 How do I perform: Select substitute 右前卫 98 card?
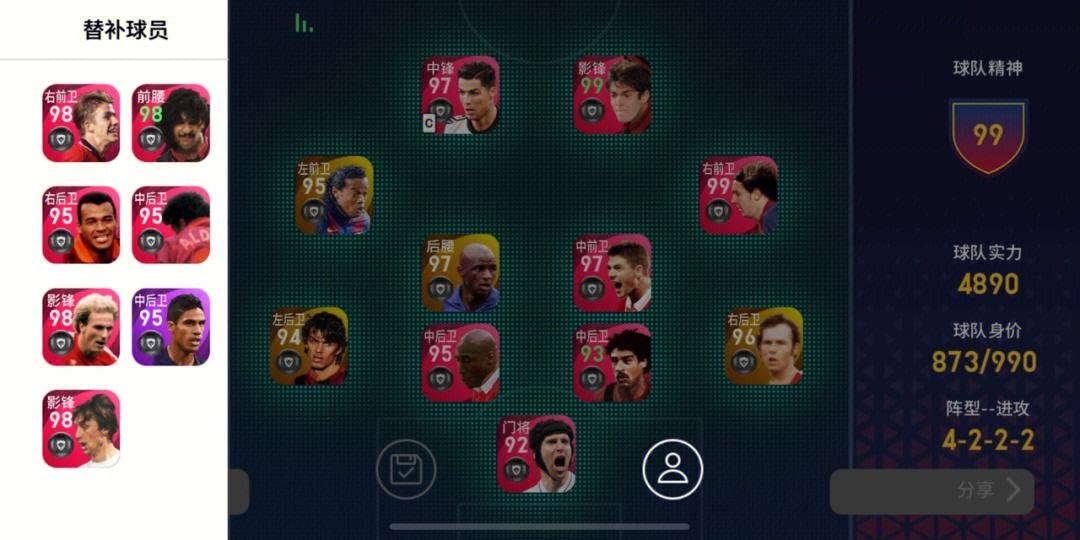[81, 123]
